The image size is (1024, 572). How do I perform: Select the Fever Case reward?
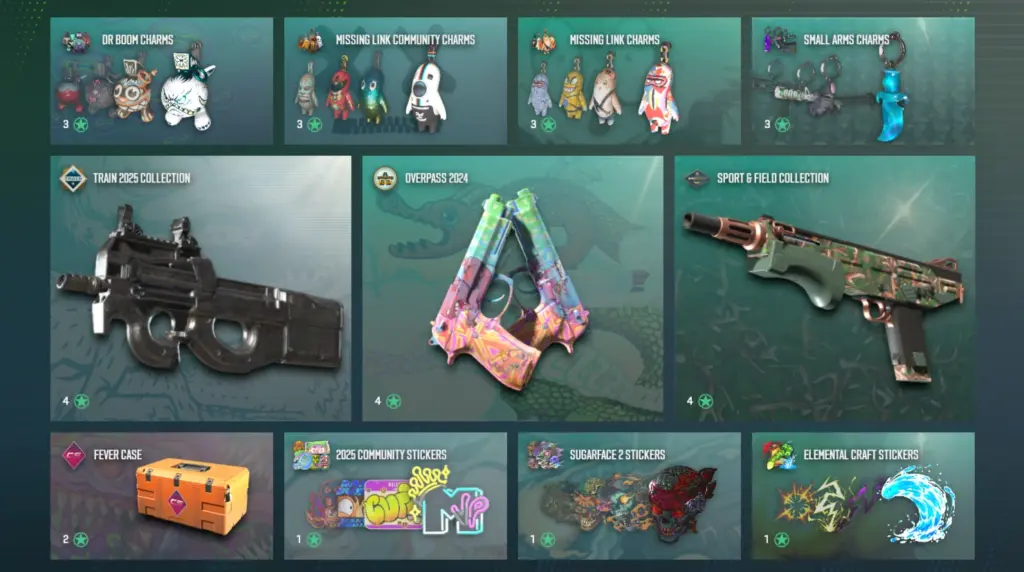pos(161,495)
